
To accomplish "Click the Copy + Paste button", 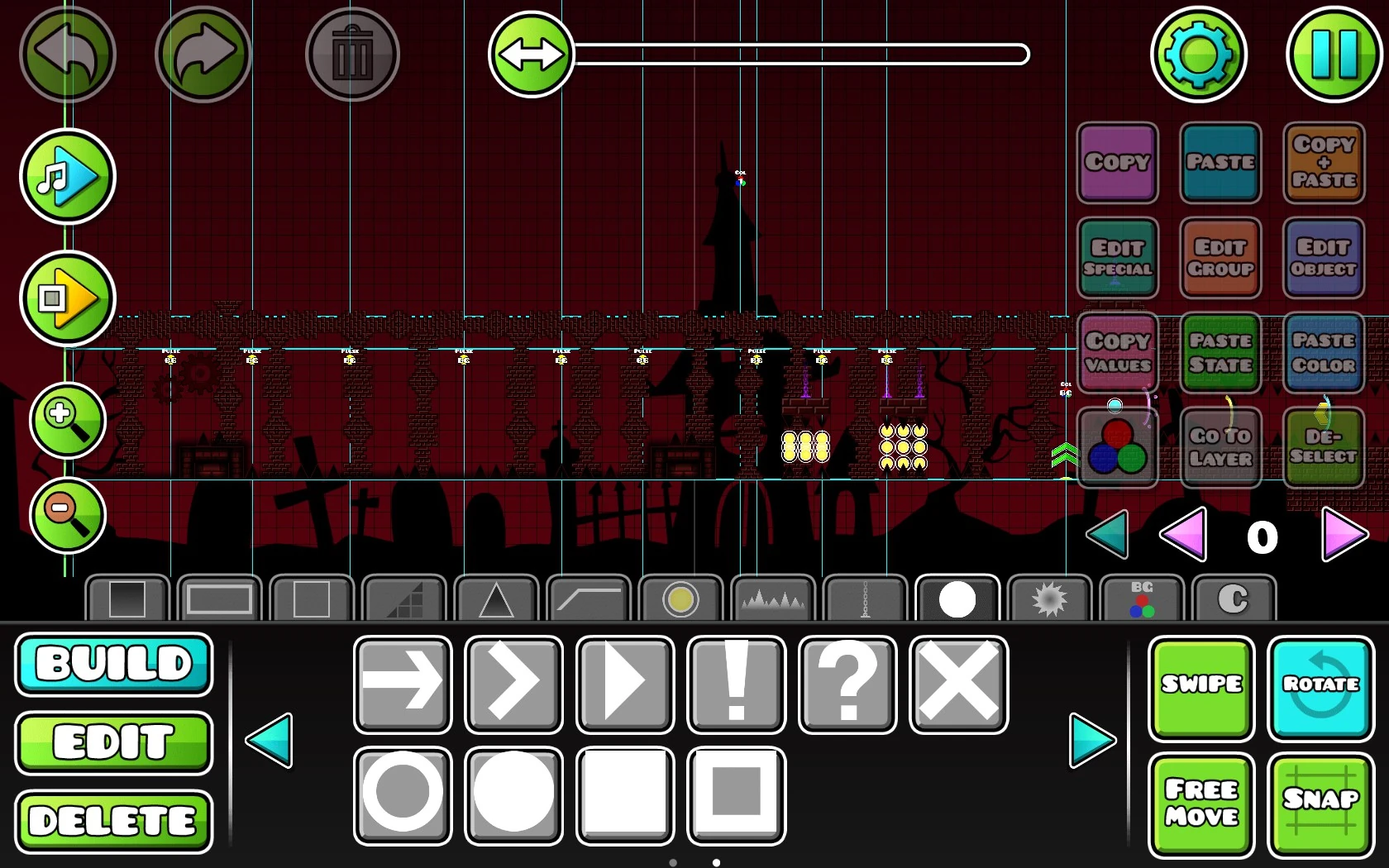I will point(1323,164).
